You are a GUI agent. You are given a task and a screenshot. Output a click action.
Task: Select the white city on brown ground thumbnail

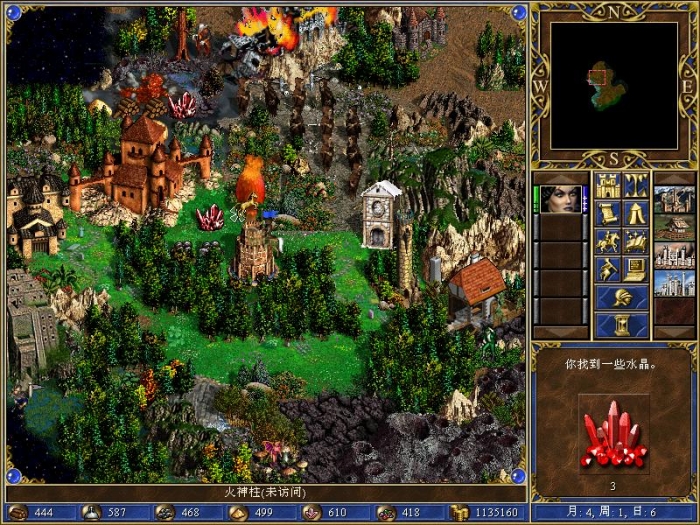(x=673, y=255)
